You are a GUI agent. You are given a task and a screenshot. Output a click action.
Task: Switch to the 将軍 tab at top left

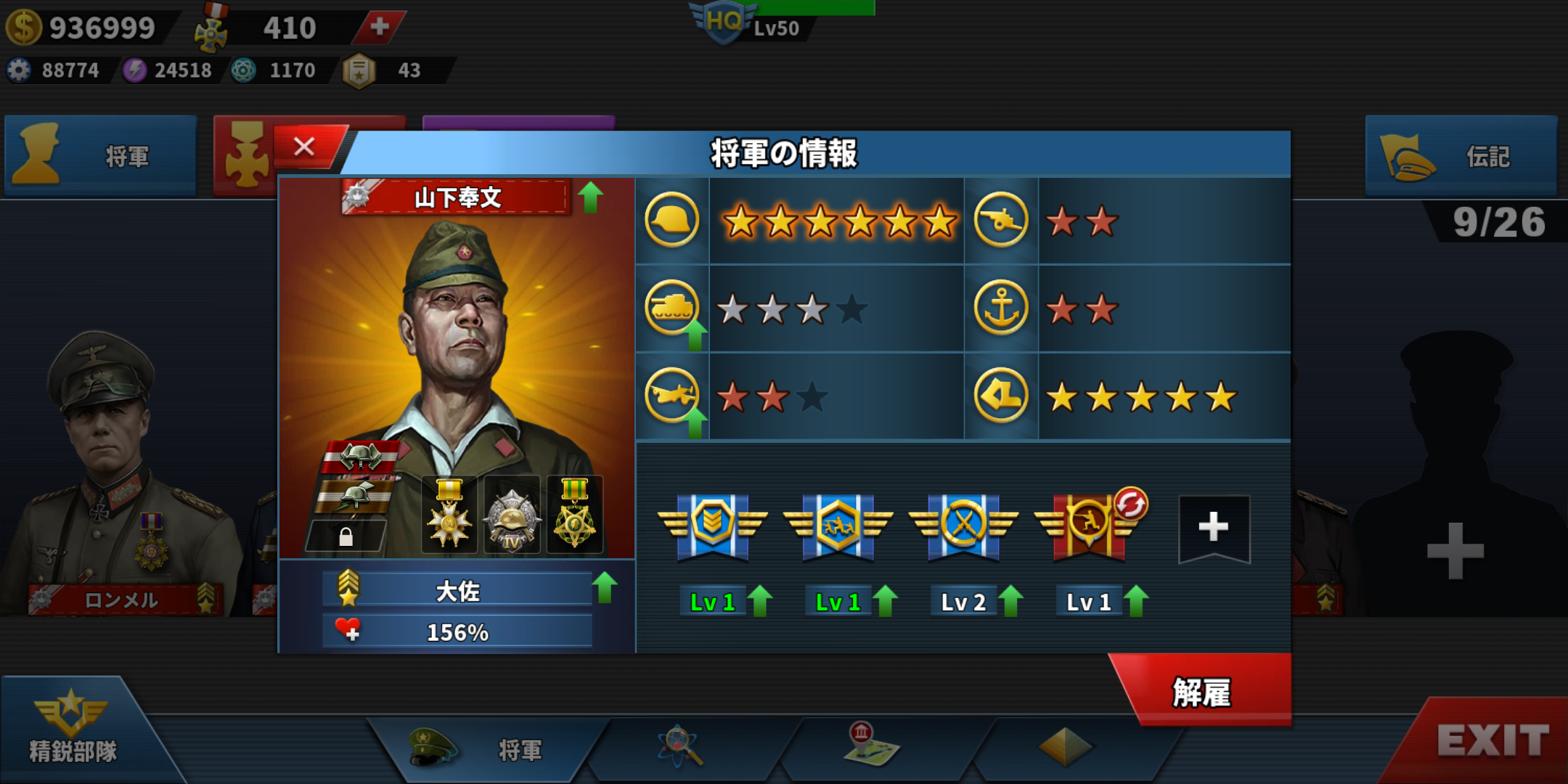(101, 156)
